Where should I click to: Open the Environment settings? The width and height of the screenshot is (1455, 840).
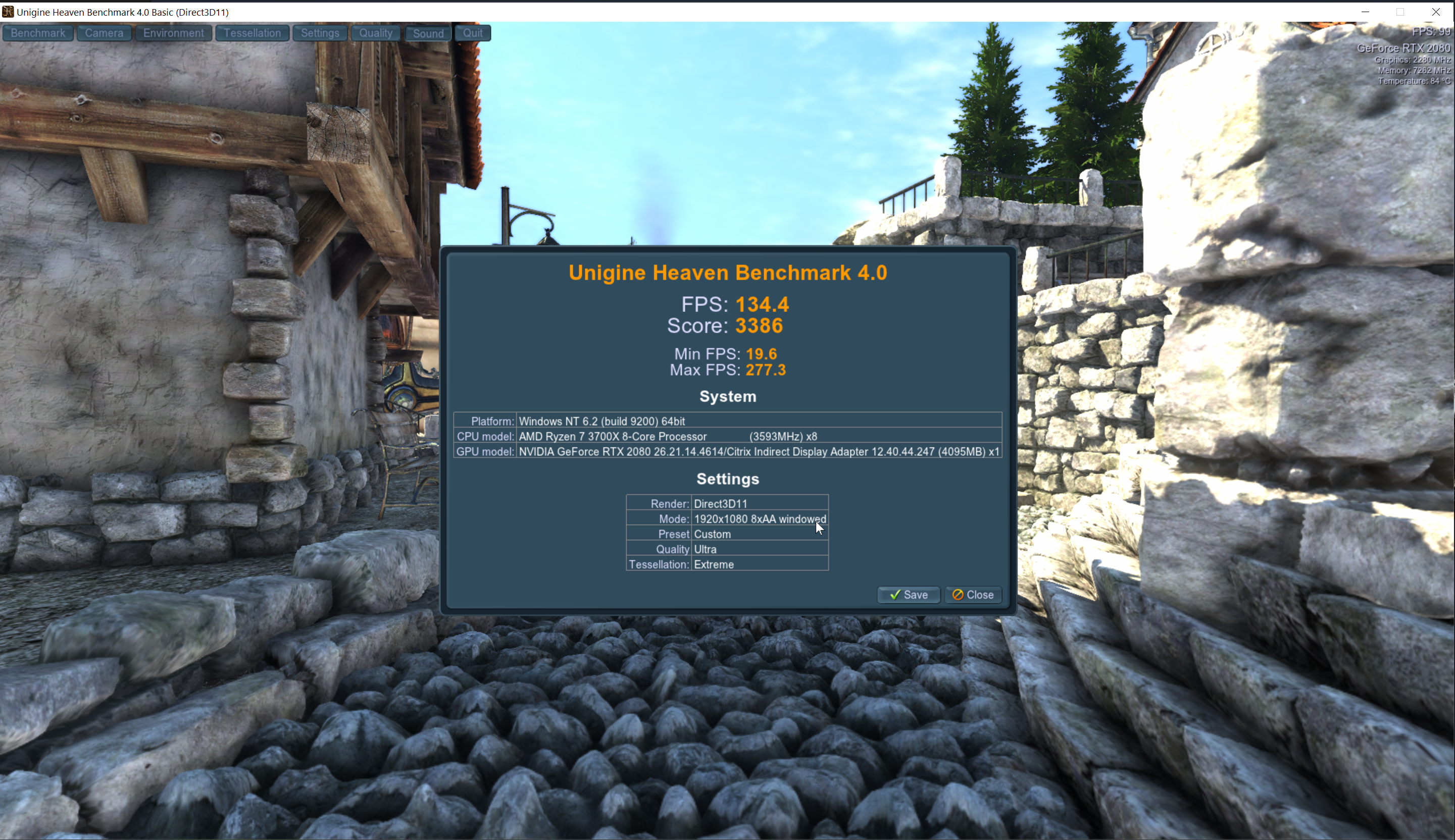point(173,33)
